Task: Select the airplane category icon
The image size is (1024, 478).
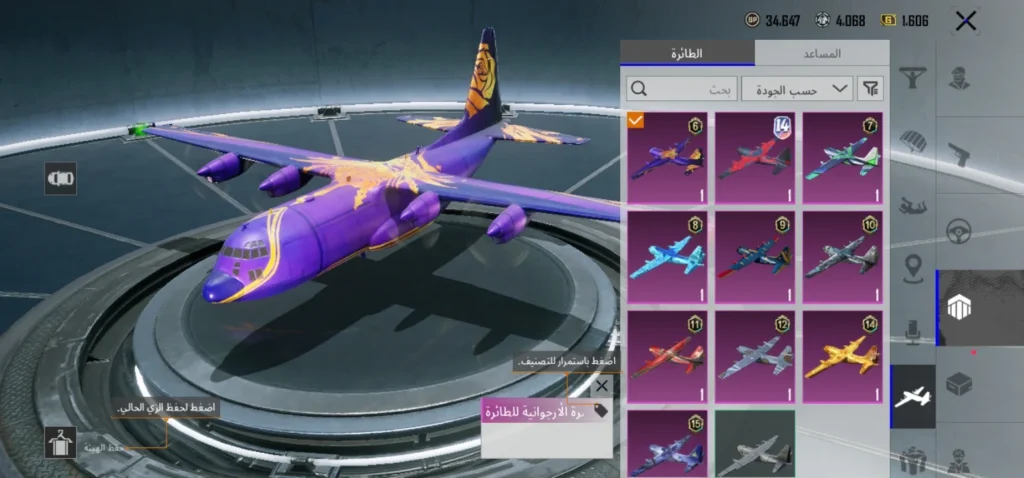Action: (912, 396)
